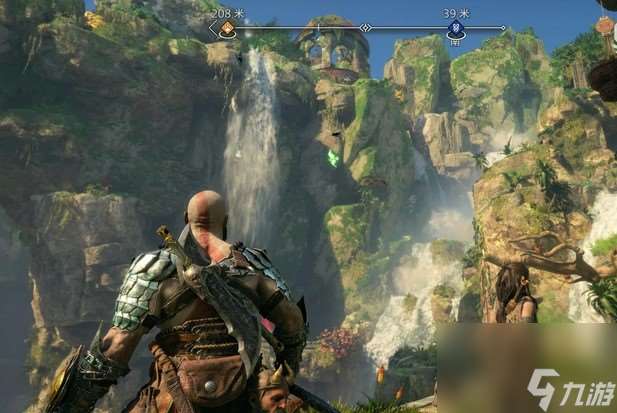Click the compass bar's center diamond indicator
Image resolution: width=617 pixels, height=413 pixels.
[x=365, y=28]
